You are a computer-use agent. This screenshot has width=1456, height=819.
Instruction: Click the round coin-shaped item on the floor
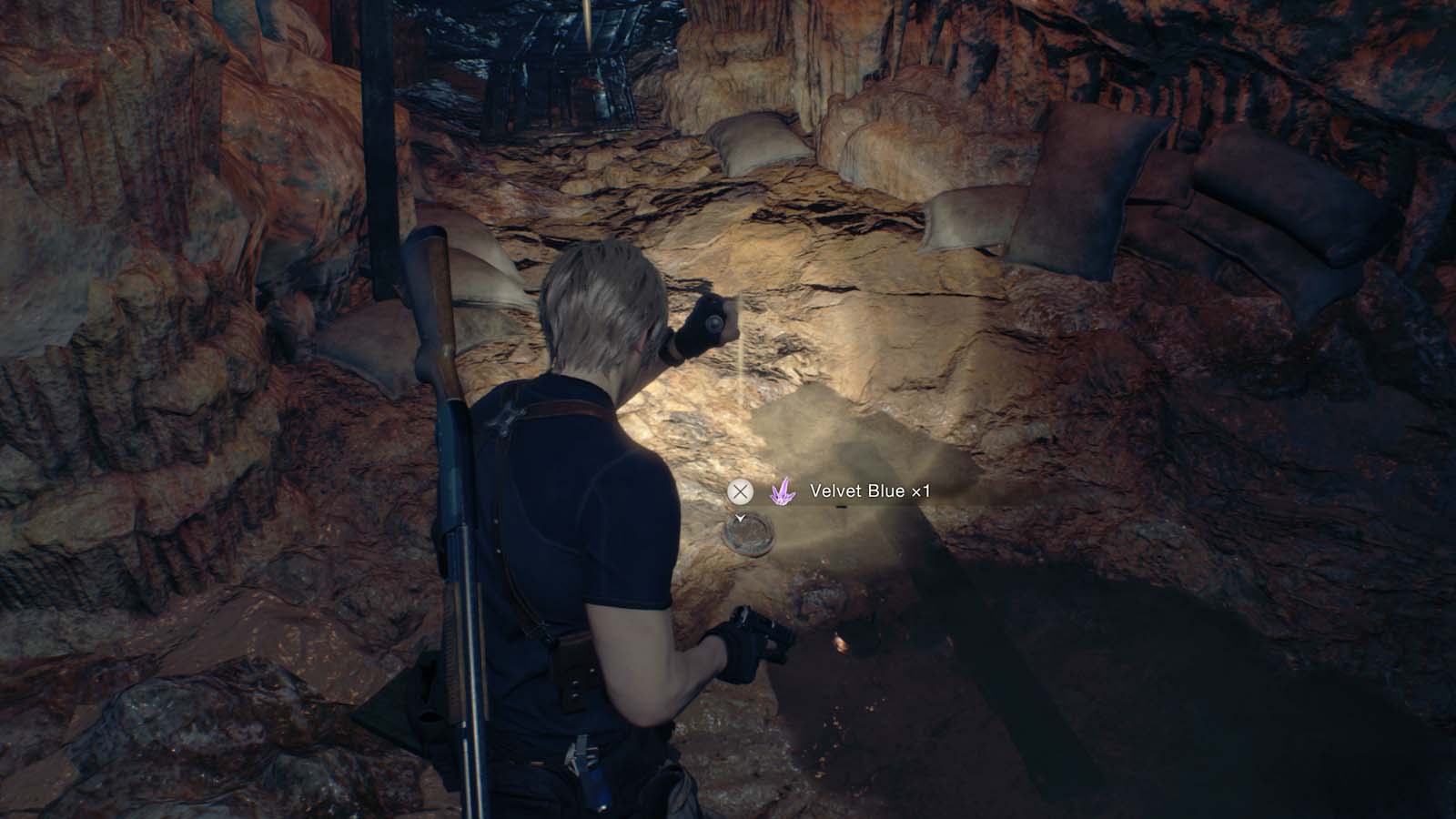(x=749, y=537)
